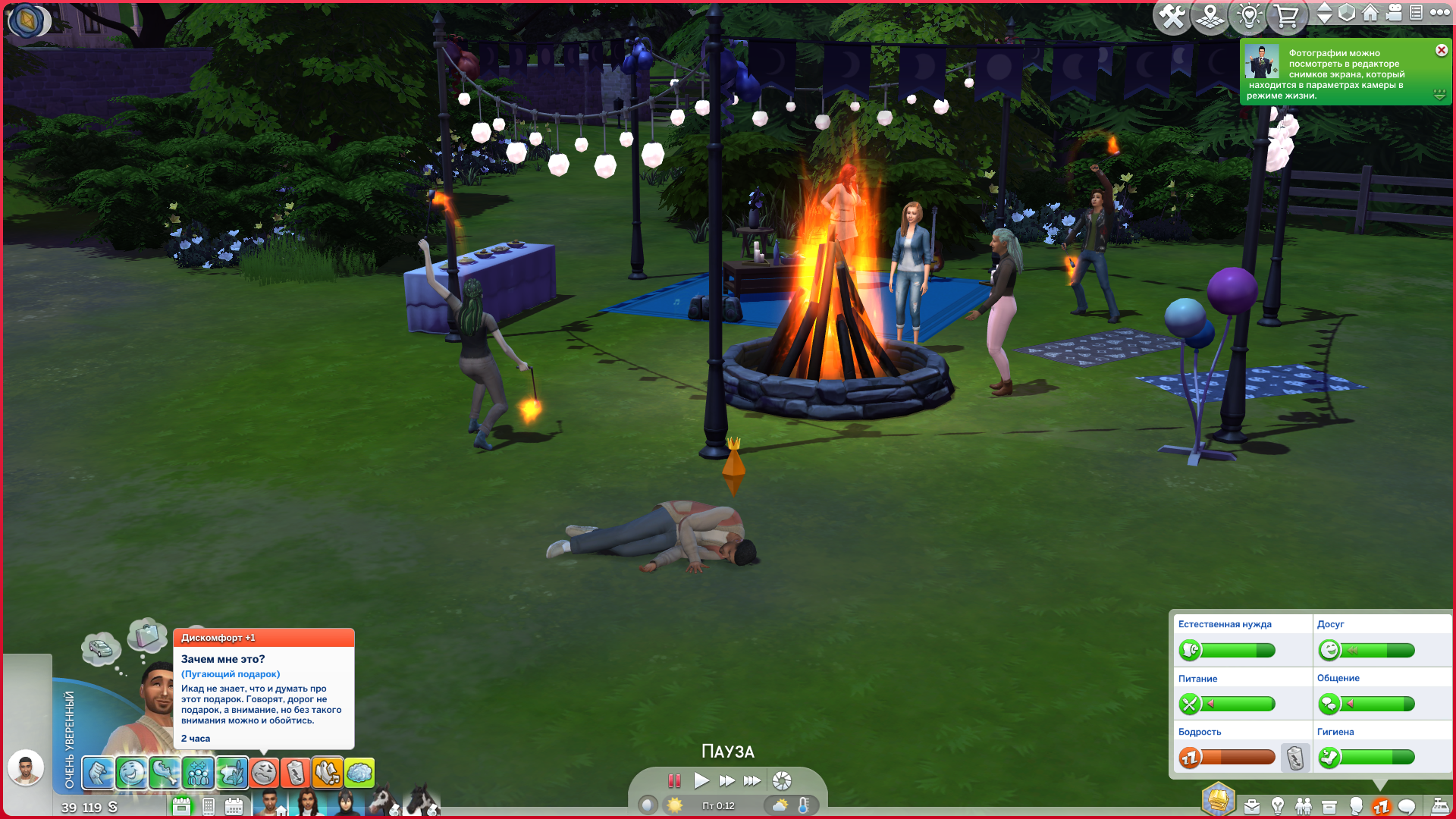The height and width of the screenshot is (819, 1456).
Task: Select the uncomfortable grey-face moodlet
Action: tap(264, 773)
